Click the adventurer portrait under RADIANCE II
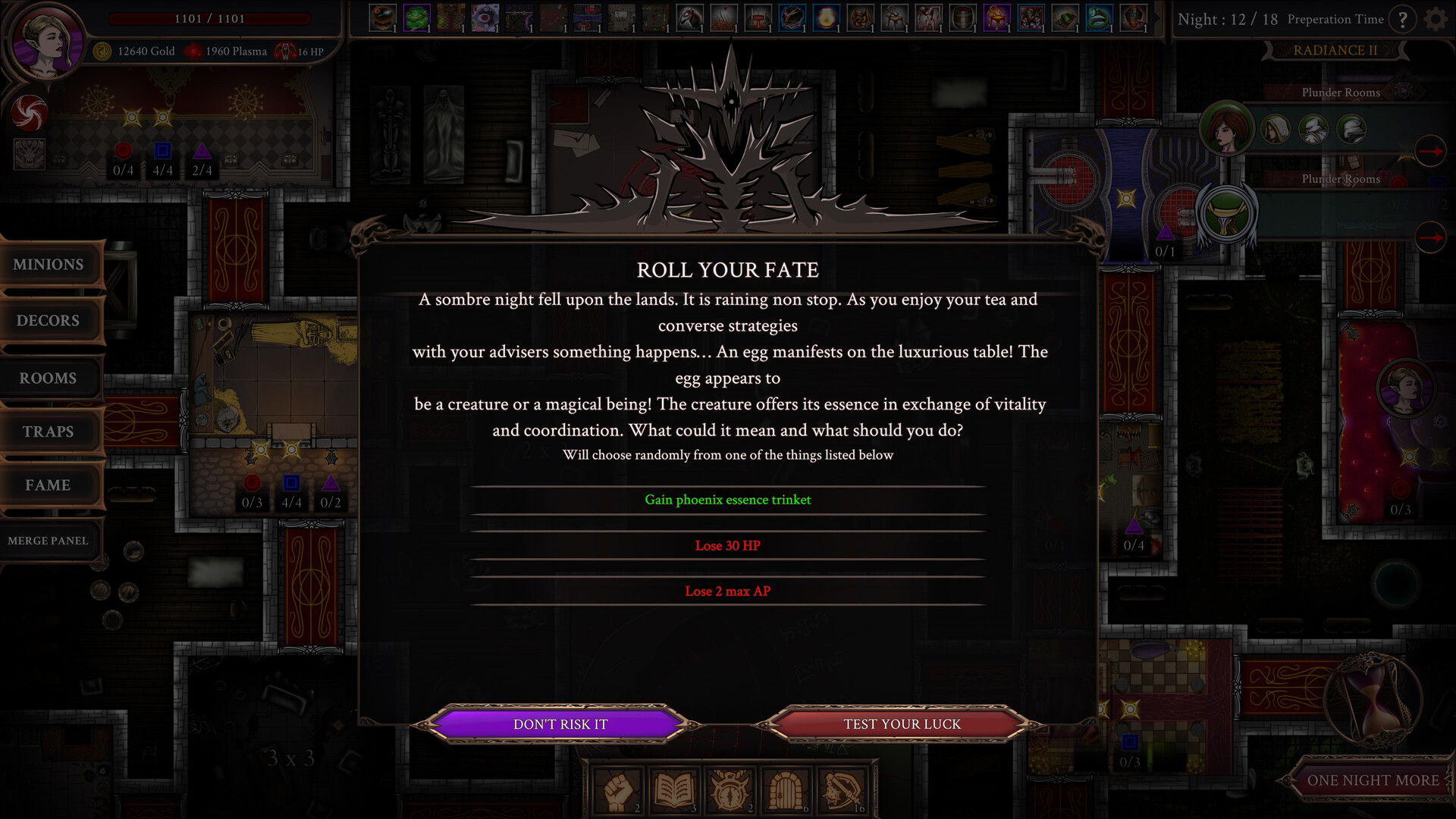The width and height of the screenshot is (1456, 819). 1228,129
